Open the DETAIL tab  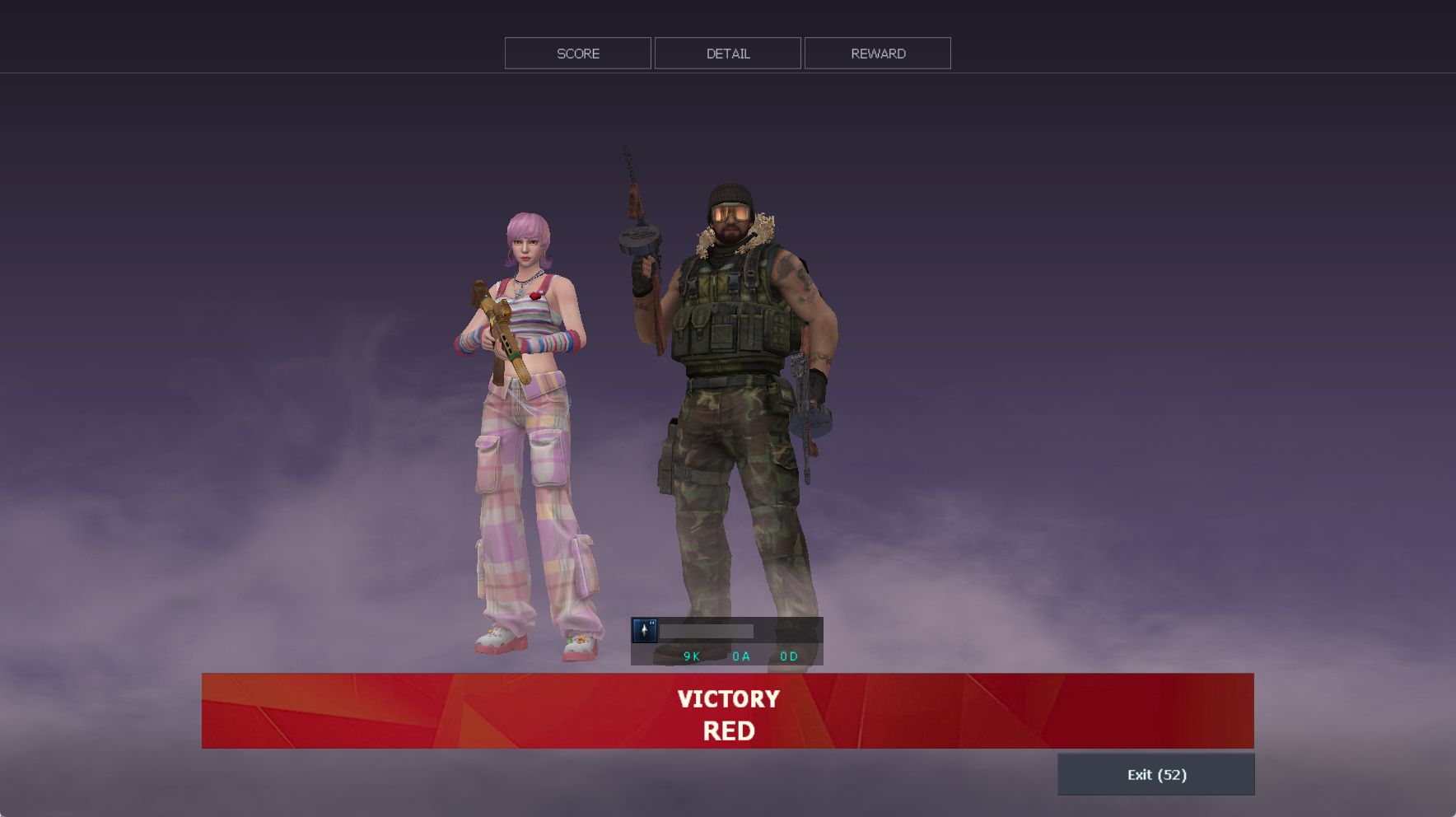(x=727, y=54)
